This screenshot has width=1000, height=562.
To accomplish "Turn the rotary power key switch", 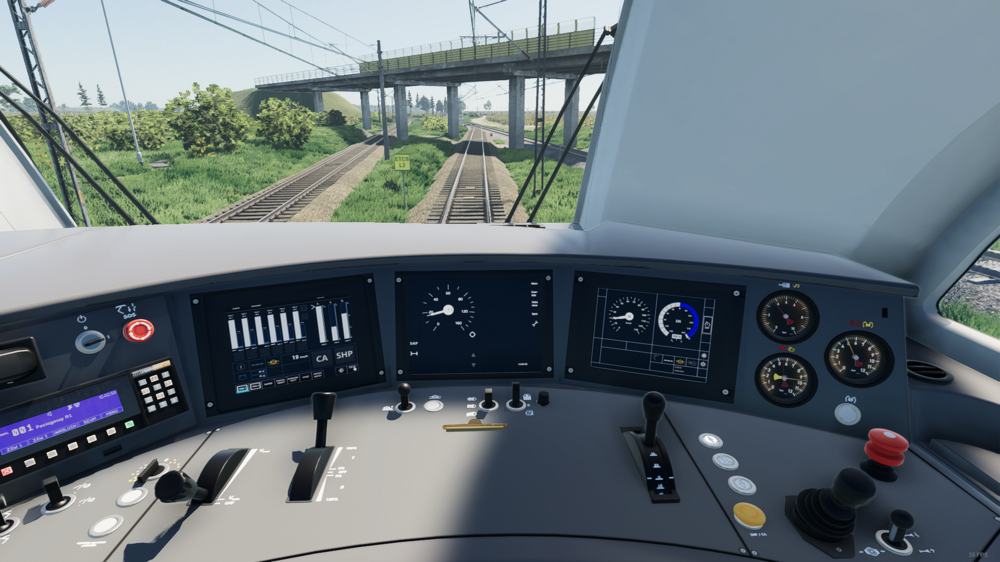I will (x=91, y=342).
